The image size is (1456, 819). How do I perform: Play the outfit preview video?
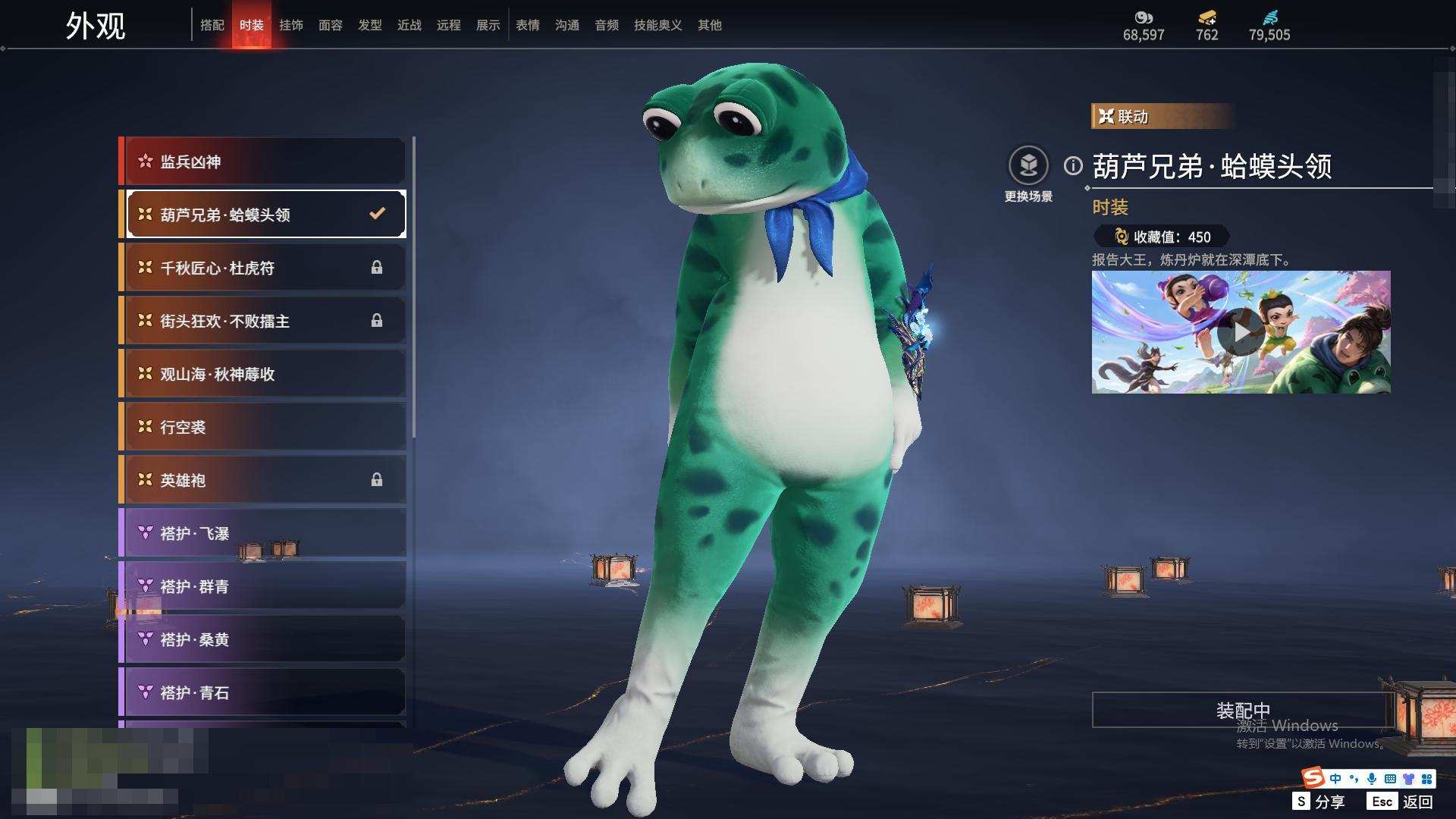[1241, 332]
